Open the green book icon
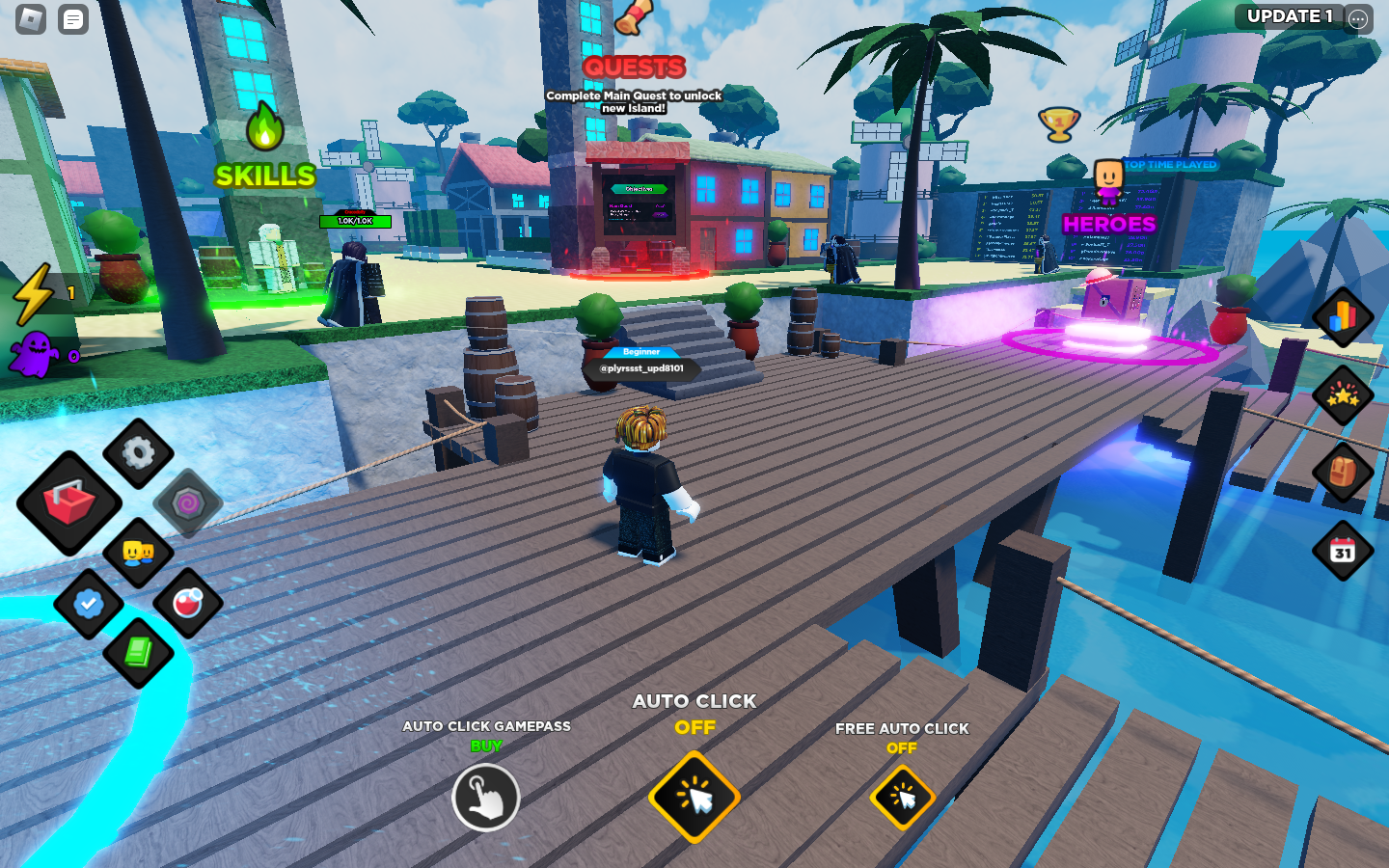 (138, 653)
